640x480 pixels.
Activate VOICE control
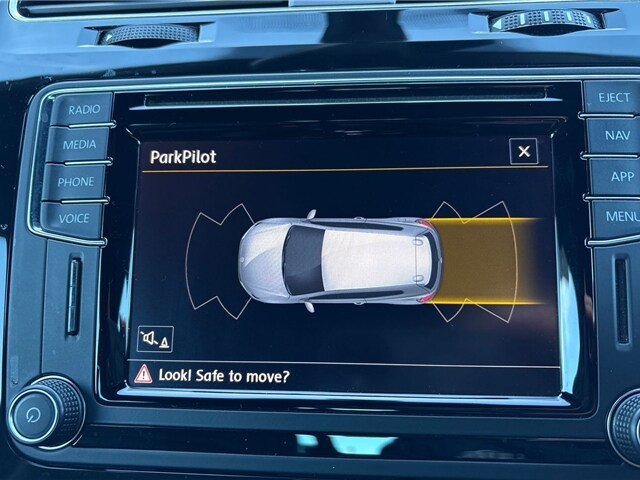[x=73, y=218]
